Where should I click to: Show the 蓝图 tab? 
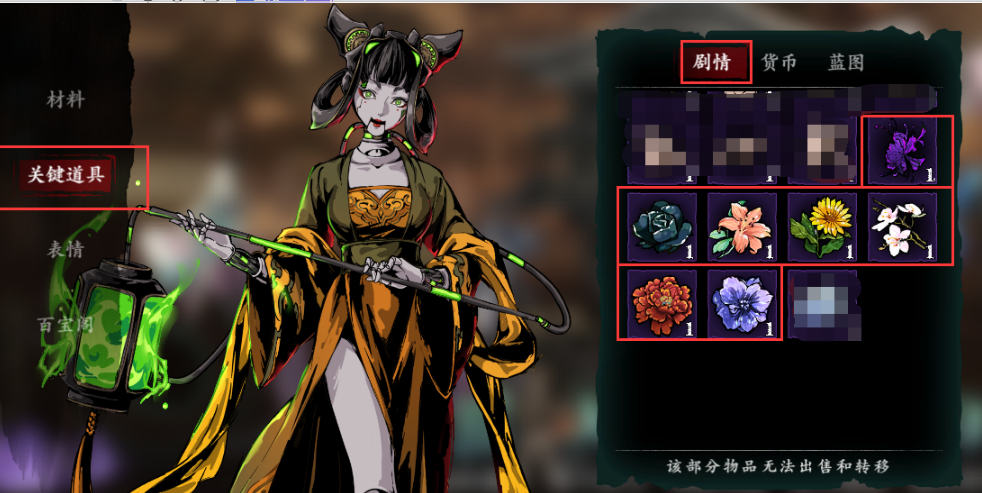845,62
